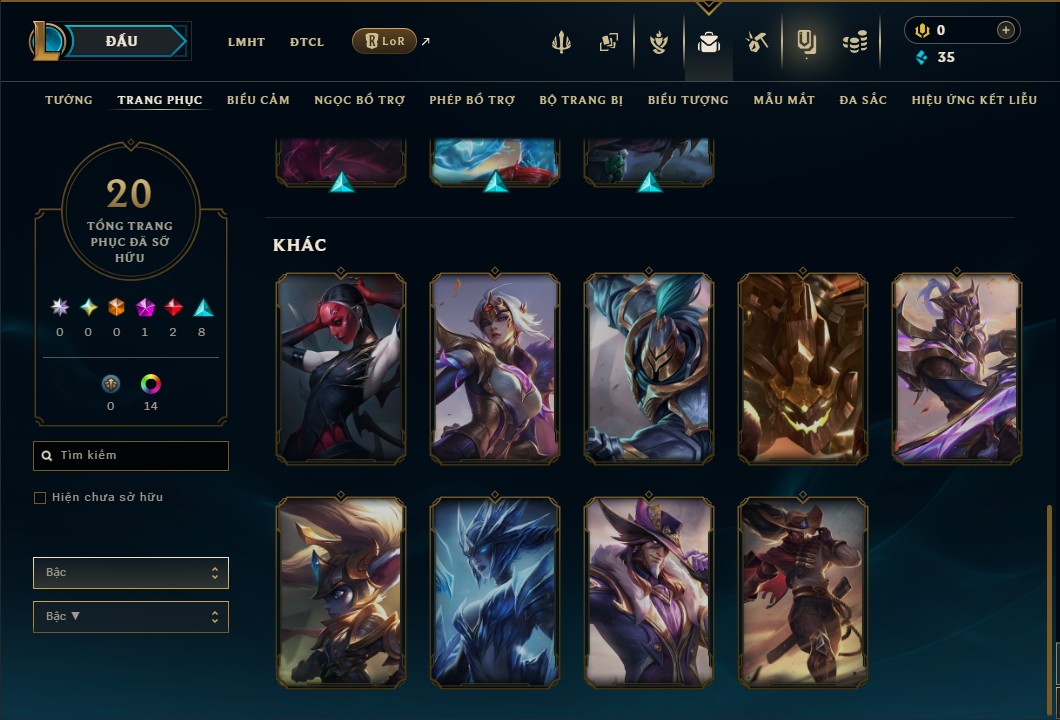This screenshot has width=1060, height=720.
Task: Switch to the MẪU MẮT tab
Action: point(784,100)
